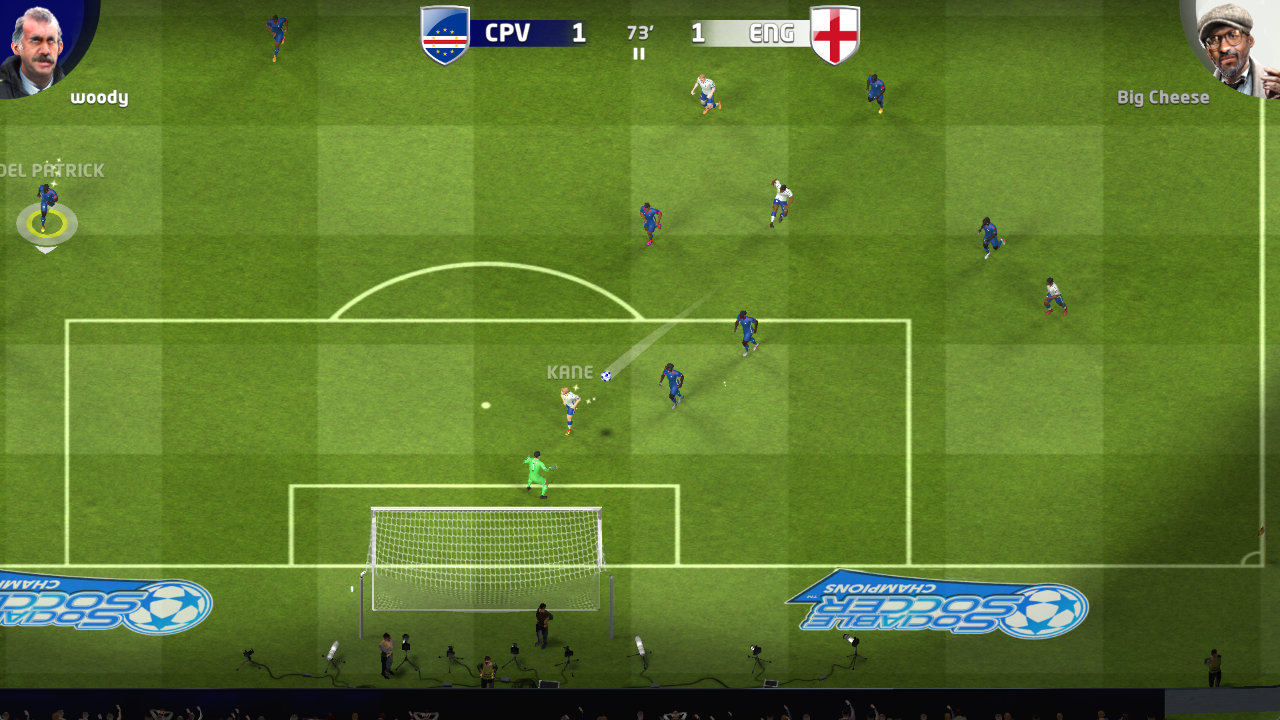Click the woody player name text
The height and width of the screenshot is (720, 1280).
click(x=98, y=97)
